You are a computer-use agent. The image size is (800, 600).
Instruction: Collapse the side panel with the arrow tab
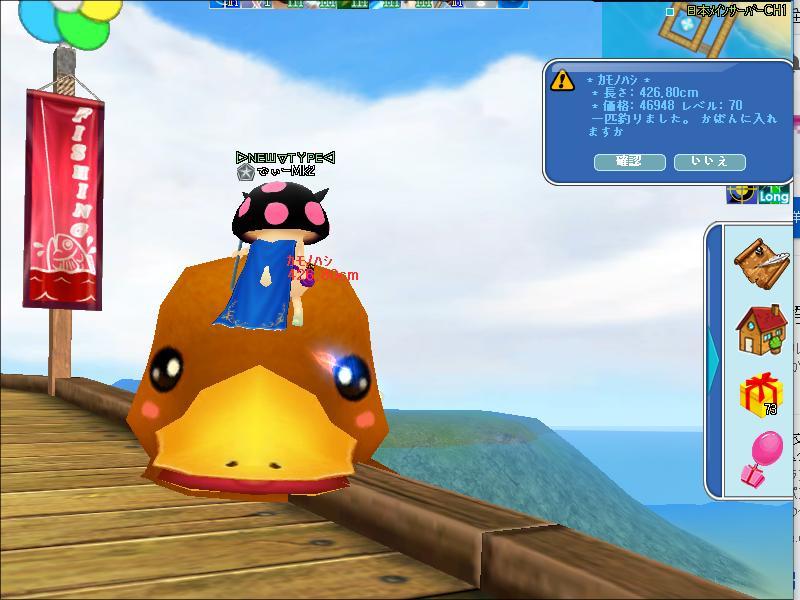713,360
